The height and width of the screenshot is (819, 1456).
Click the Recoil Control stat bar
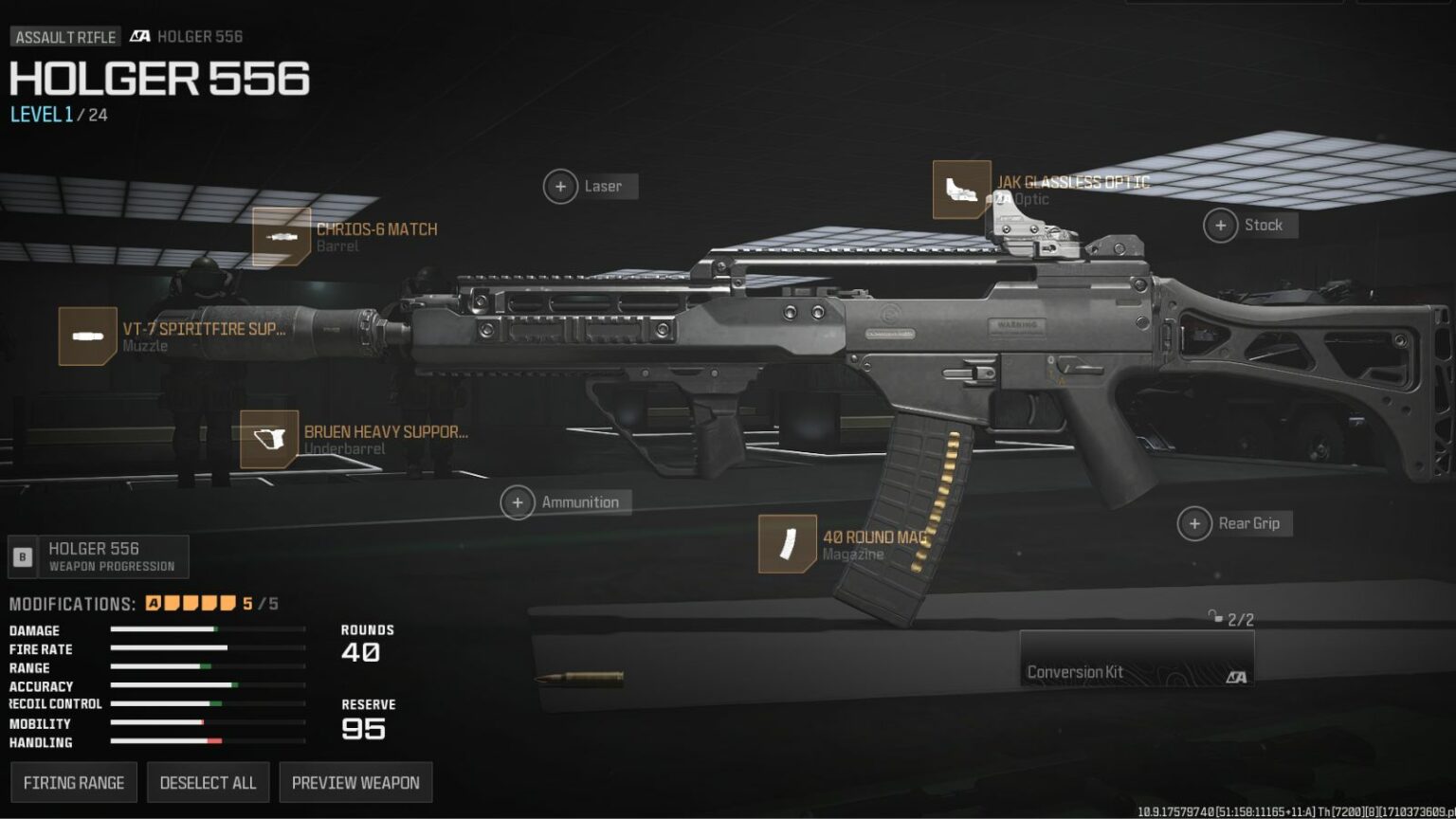169,703
